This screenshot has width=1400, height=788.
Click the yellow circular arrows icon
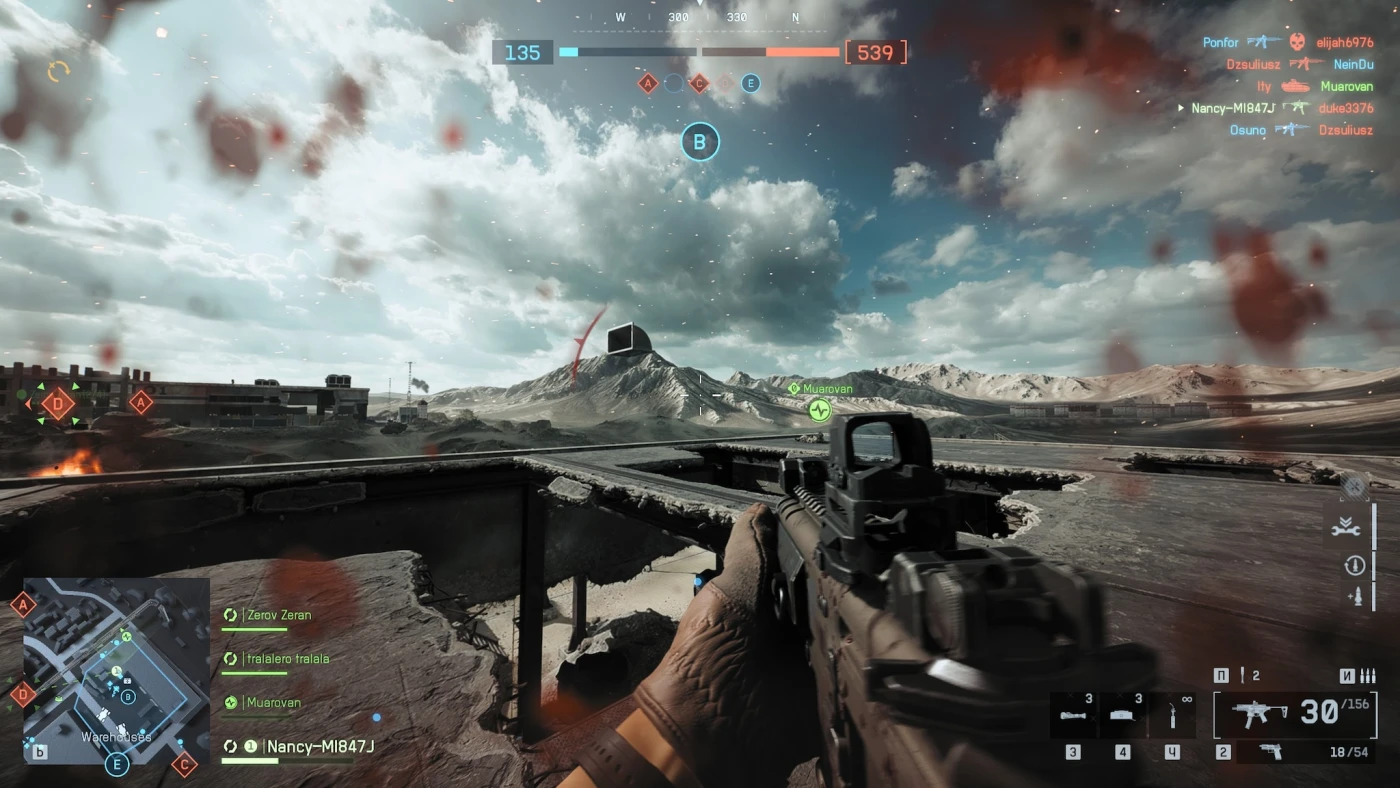[x=59, y=71]
